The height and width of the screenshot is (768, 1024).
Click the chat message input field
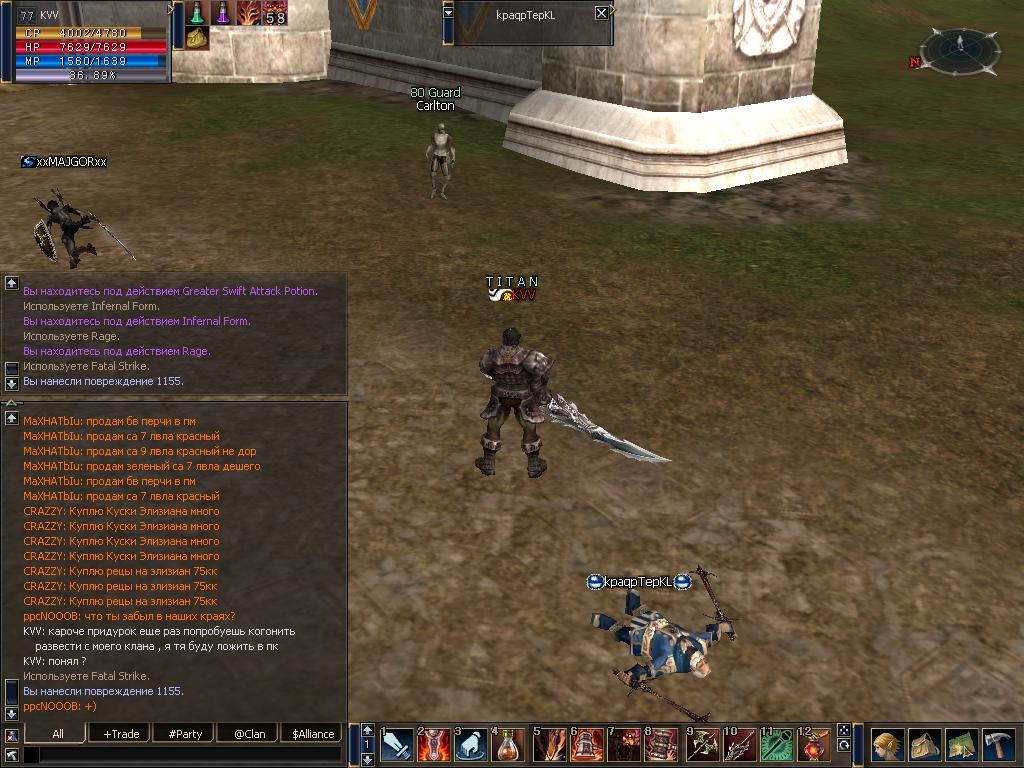tap(180, 755)
